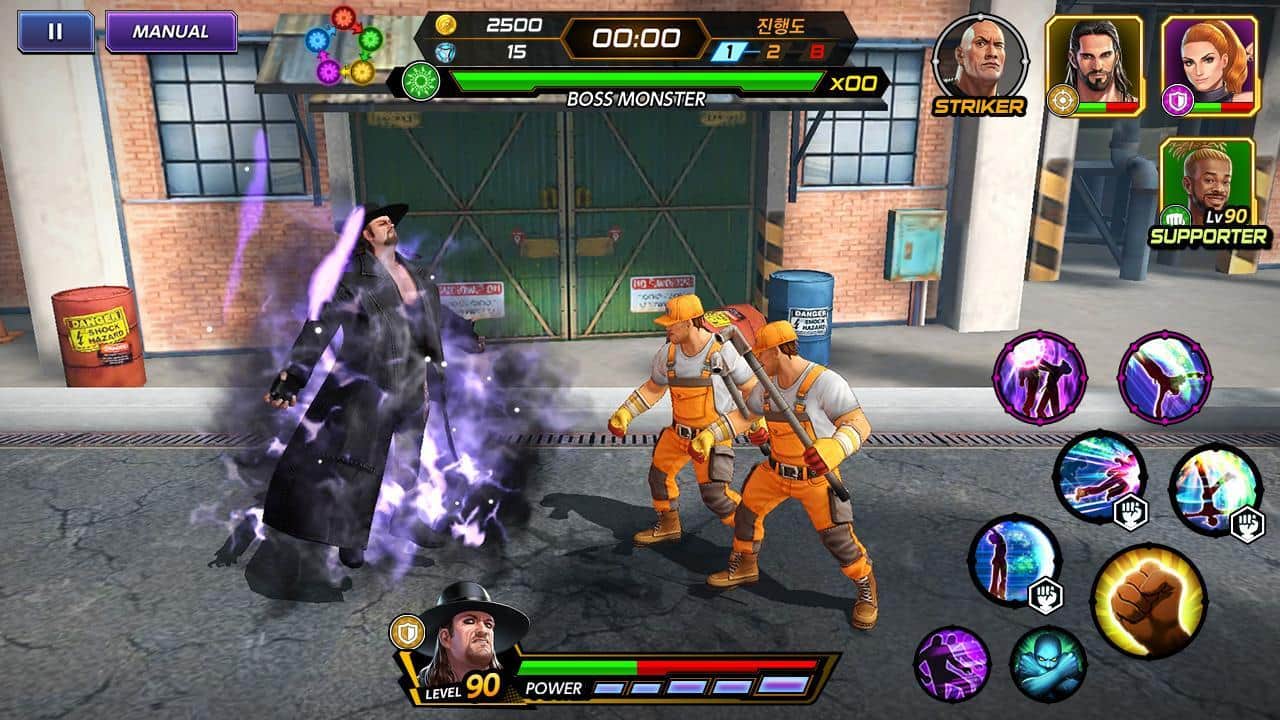Use the teal crossed-arms guard ability
The image size is (1280, 720).
pyautogui.click(x=1047, y=664)
